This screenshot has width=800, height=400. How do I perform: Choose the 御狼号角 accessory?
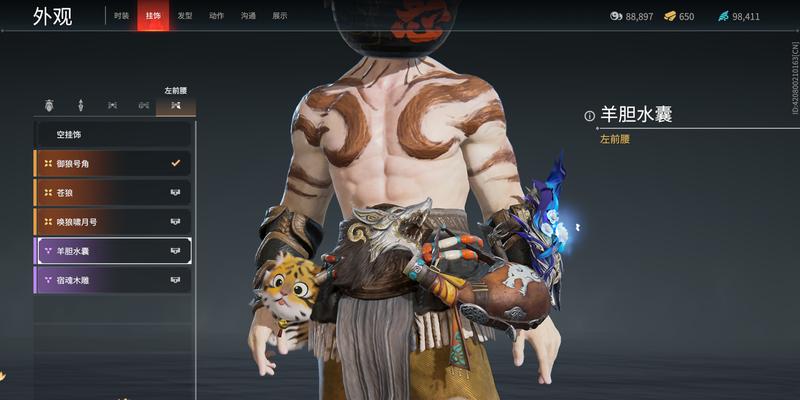112,163
